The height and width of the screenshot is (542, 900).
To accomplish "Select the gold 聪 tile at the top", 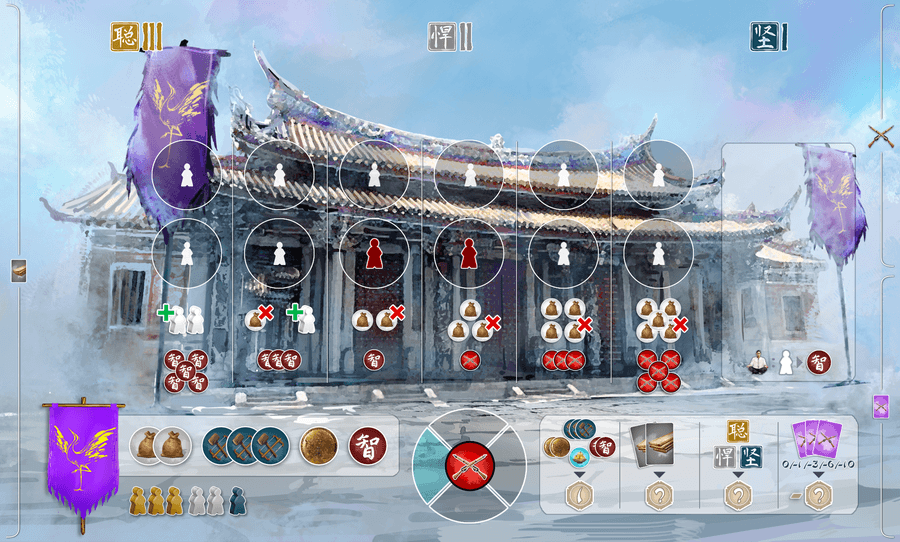I will tap(125, 37).
